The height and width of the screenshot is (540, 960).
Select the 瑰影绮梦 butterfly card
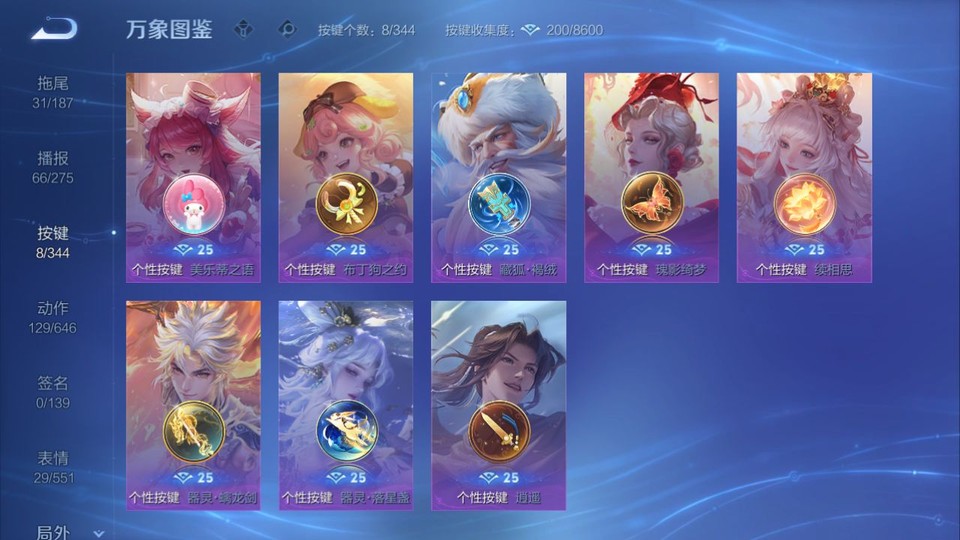(x=651, y=177)
